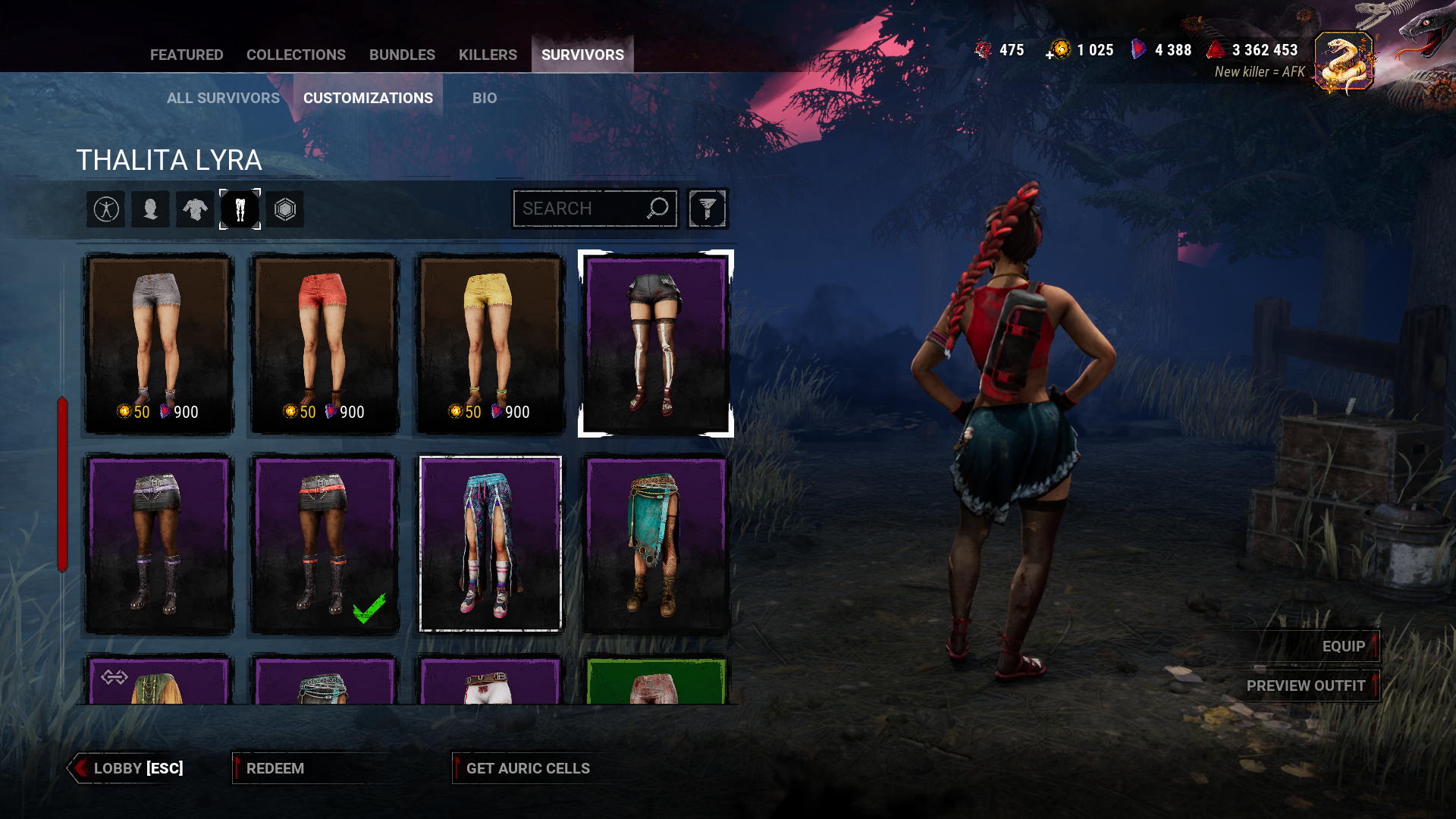Show All Survivors list
Viewport: 1456px width, 819px height.
click(x=223, y=98)
